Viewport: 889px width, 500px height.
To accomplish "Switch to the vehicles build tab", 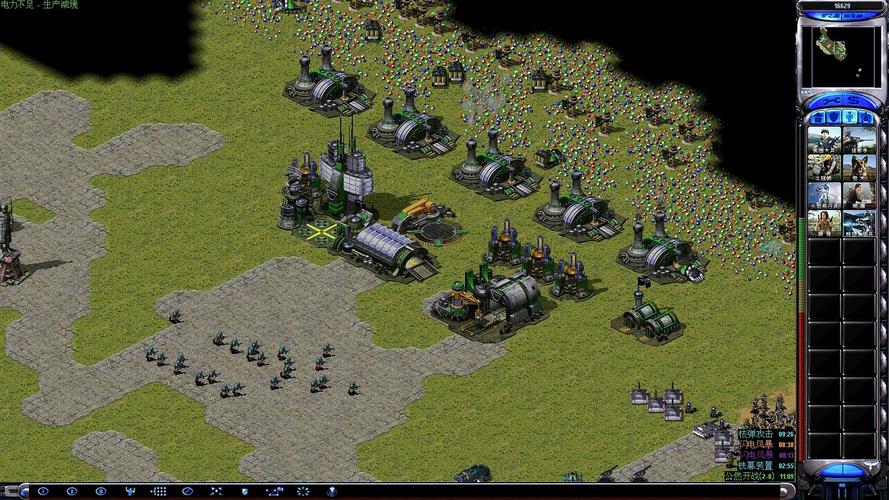I will pos(866,118).
